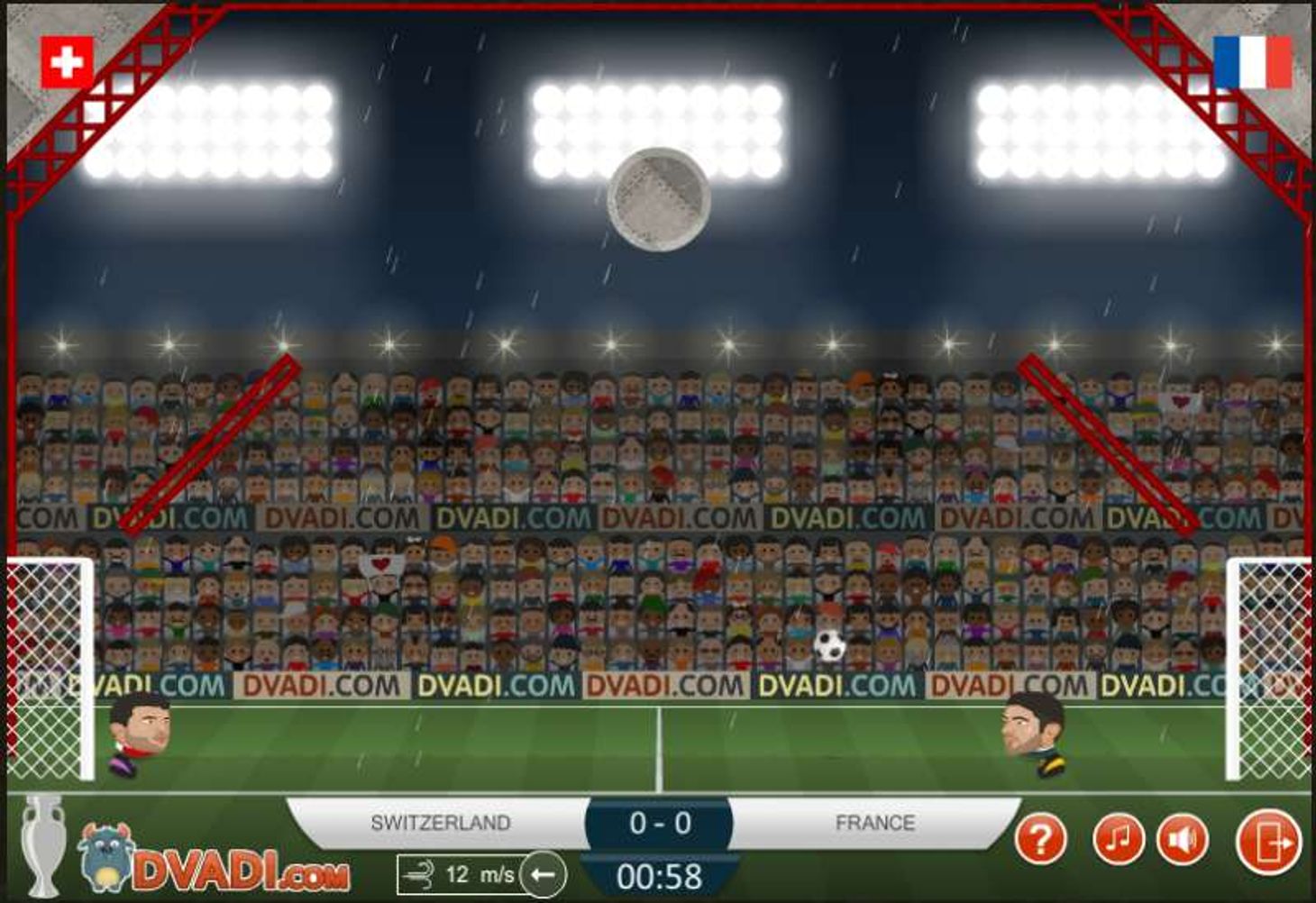Screen dimensions: 1316x903
Task: Open the help menu with the question mark
Action: [x=1042, y=839]
